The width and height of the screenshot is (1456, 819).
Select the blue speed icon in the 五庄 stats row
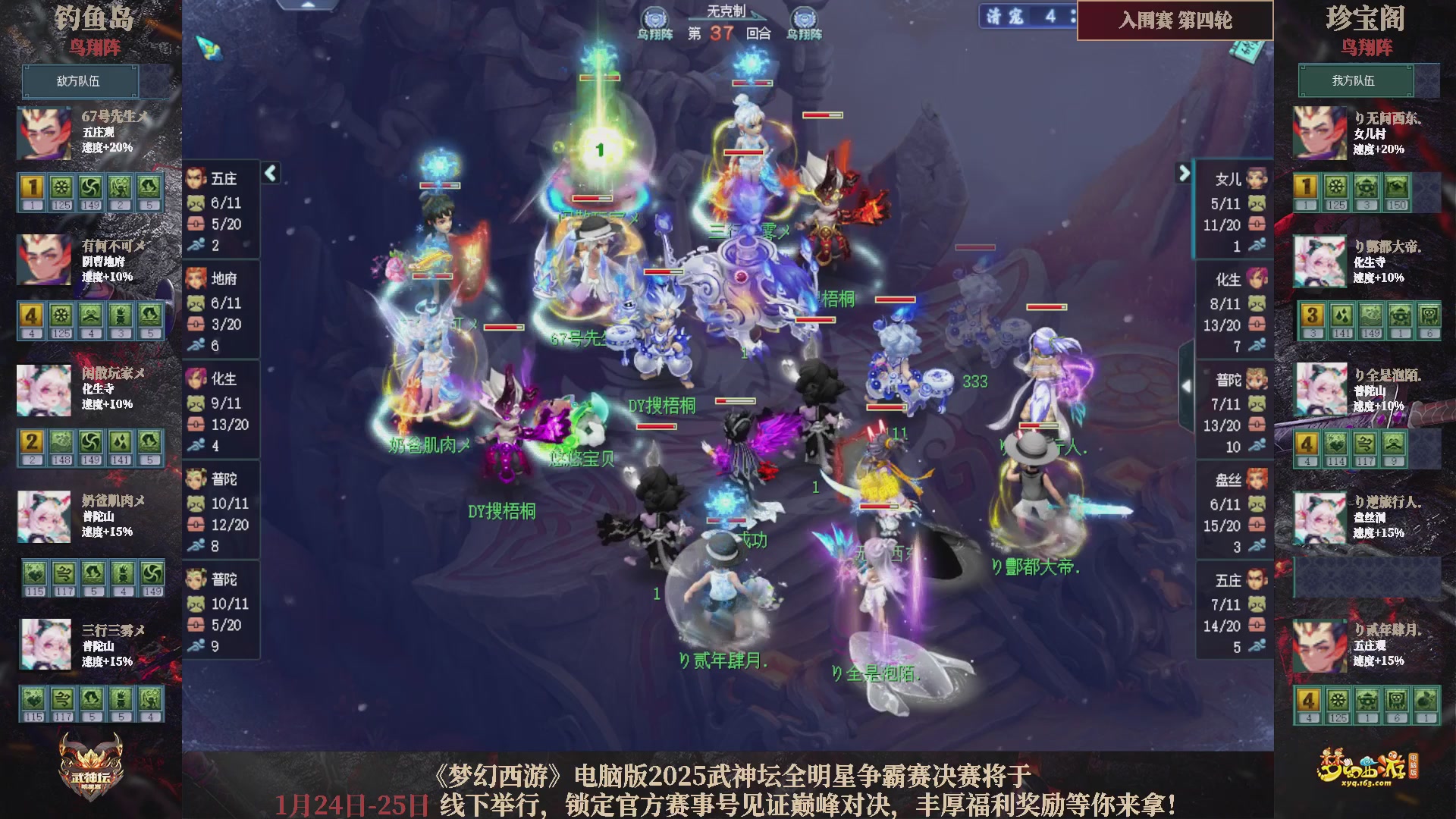click(196, 245)
